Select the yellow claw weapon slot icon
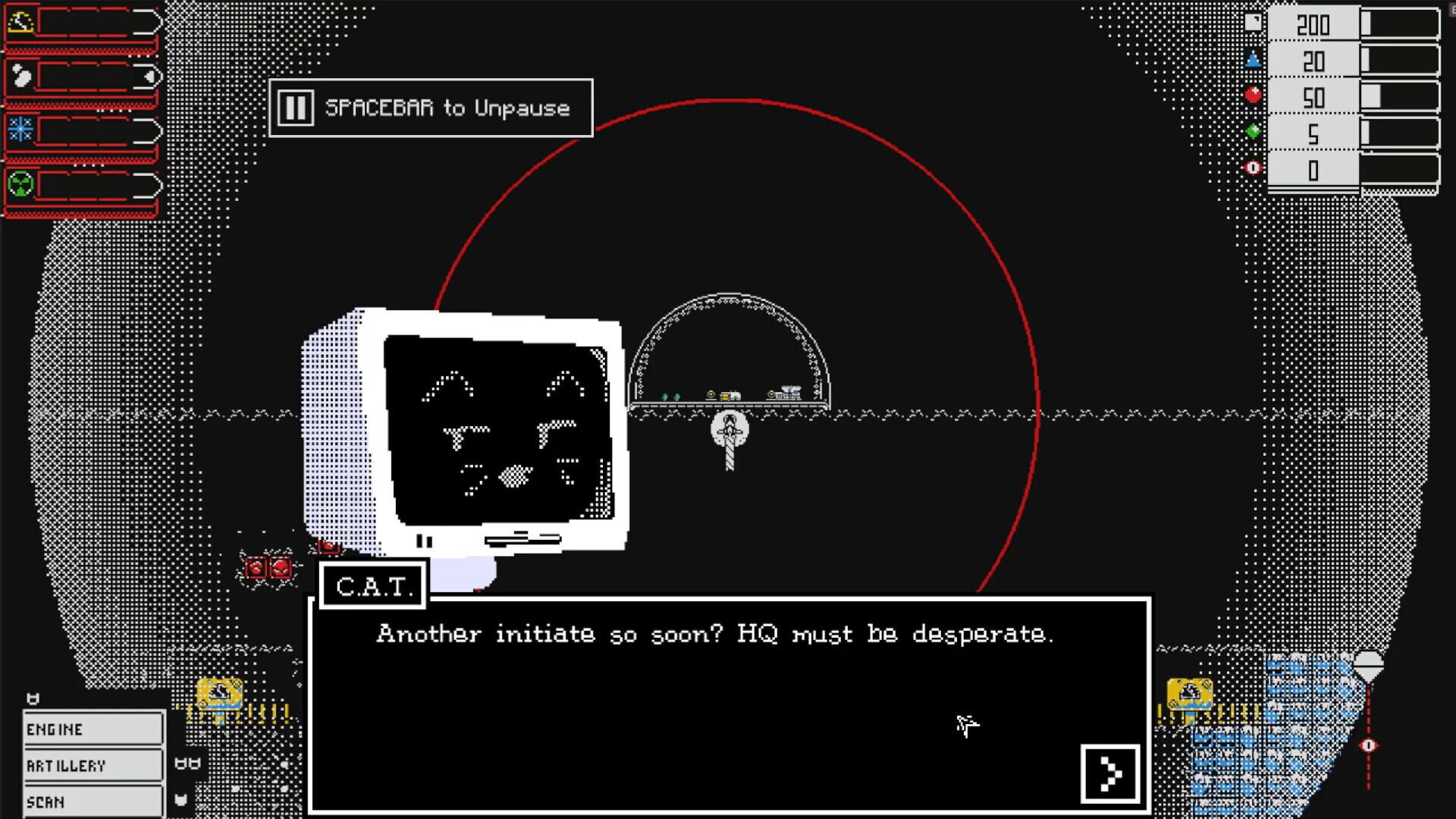 click(x=19, y=21)
